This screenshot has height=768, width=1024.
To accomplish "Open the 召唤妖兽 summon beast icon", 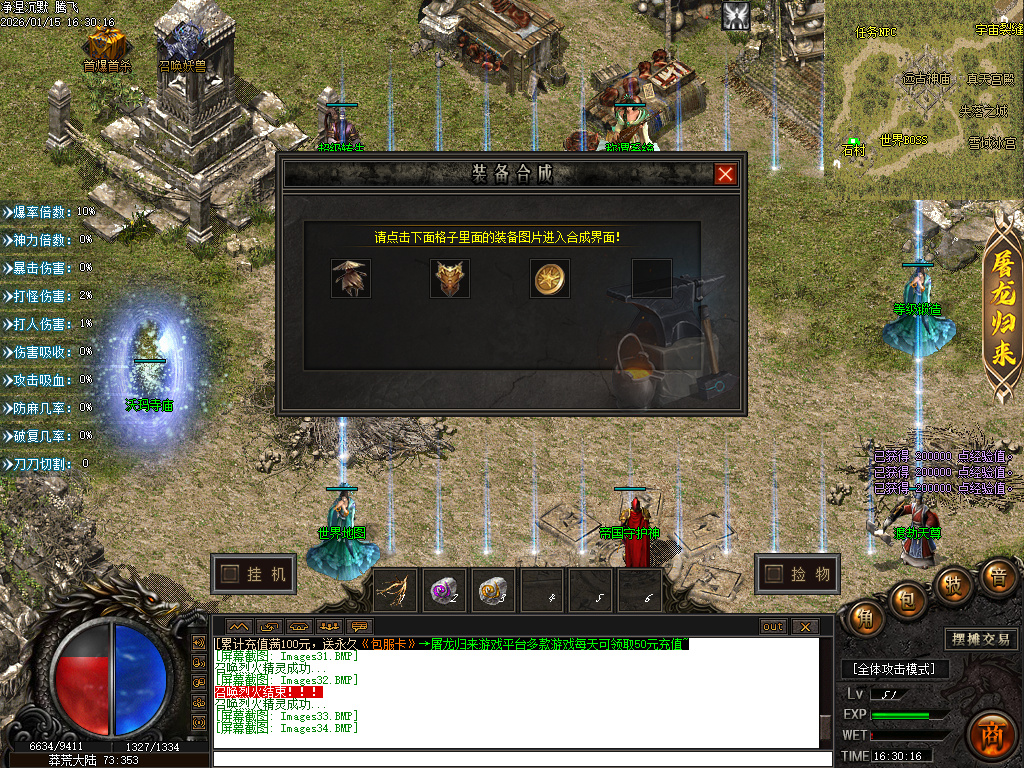I will coord(183,44).
